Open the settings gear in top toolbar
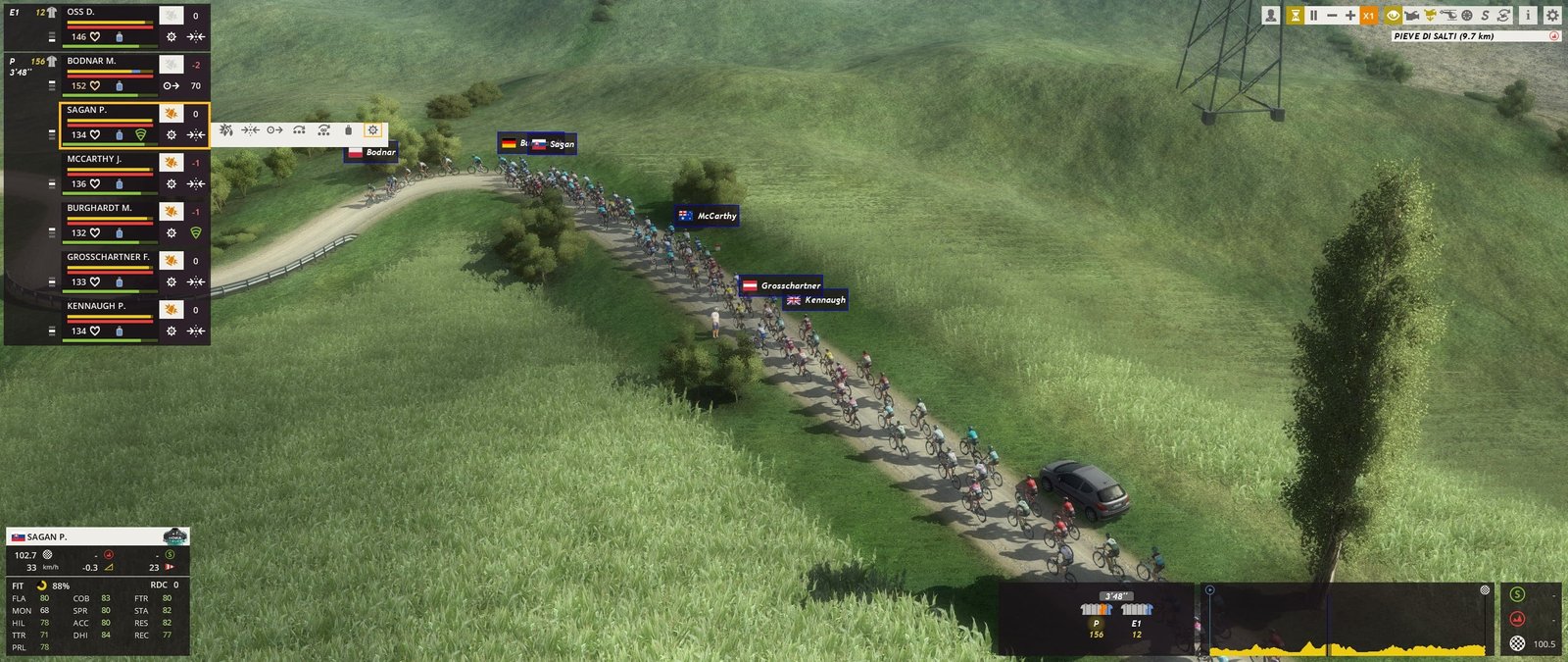 (1552, 16)
